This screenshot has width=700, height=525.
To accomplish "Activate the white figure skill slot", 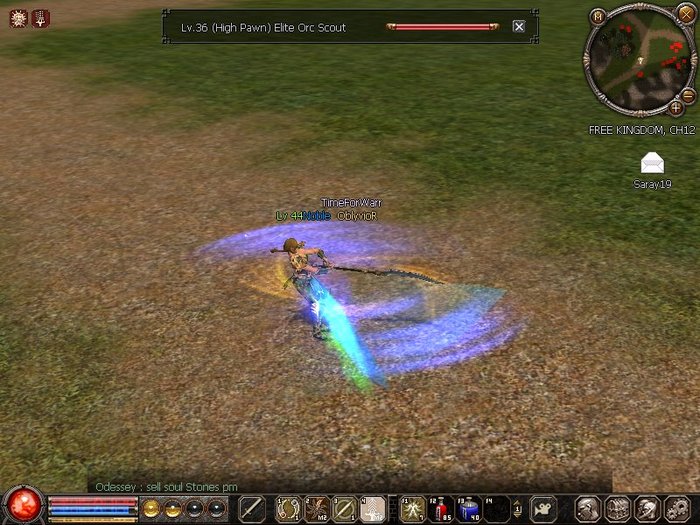I will click(x=372, y=509).
